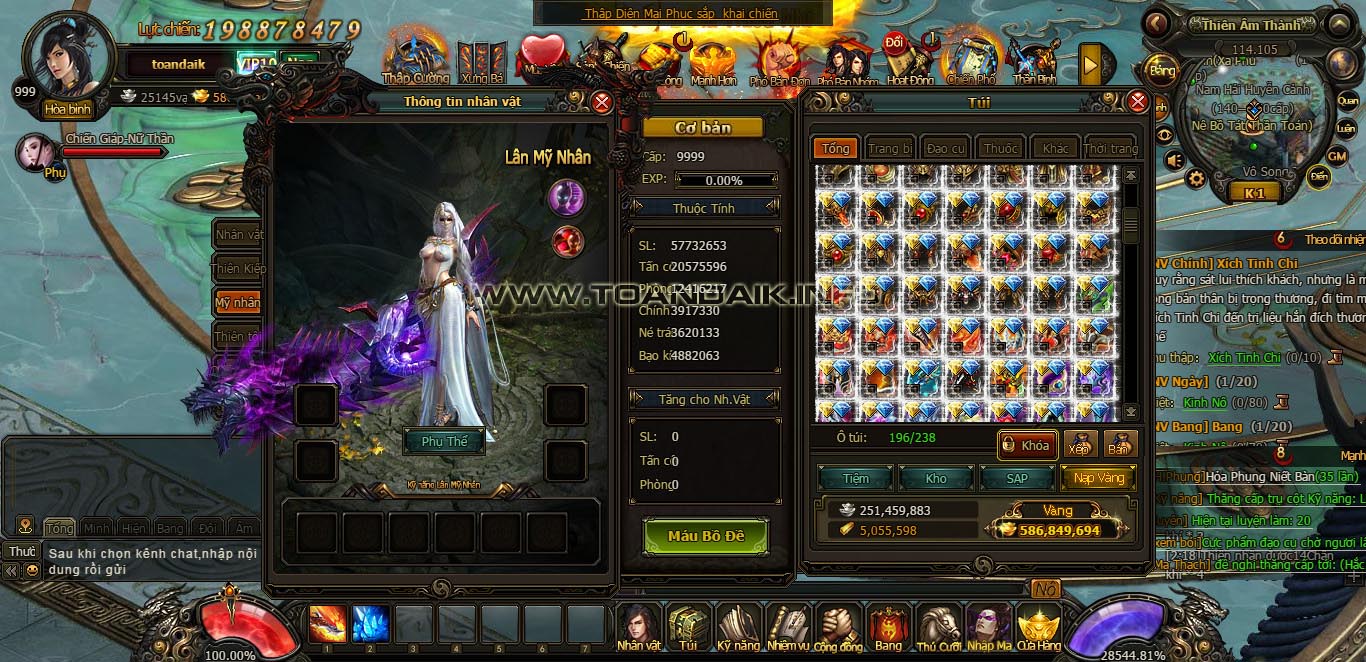Select the Phụ Thể button
This screenshot has height=662, width=1366.
(444, 441)
